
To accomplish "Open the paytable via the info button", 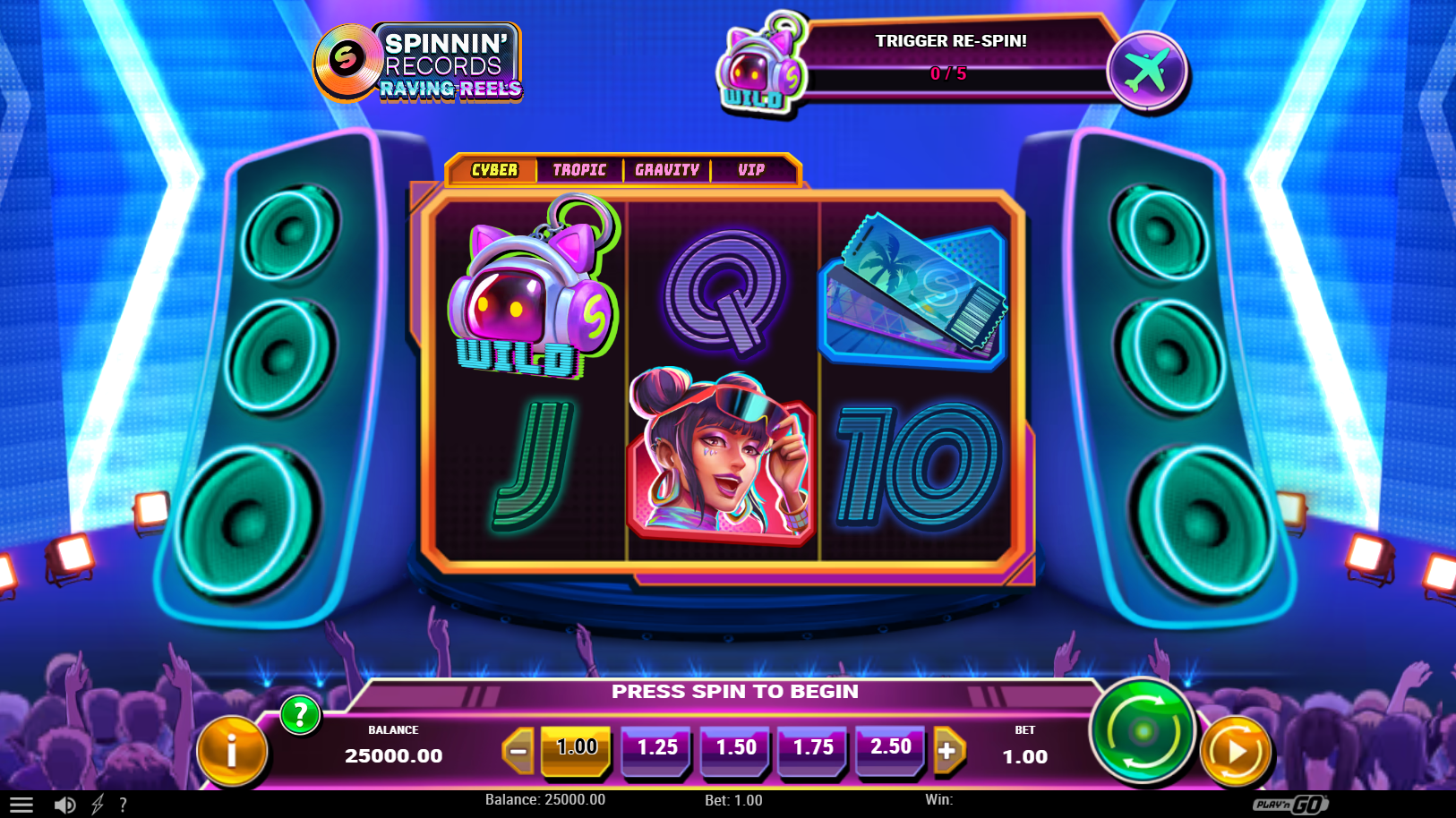I will 231,751.
